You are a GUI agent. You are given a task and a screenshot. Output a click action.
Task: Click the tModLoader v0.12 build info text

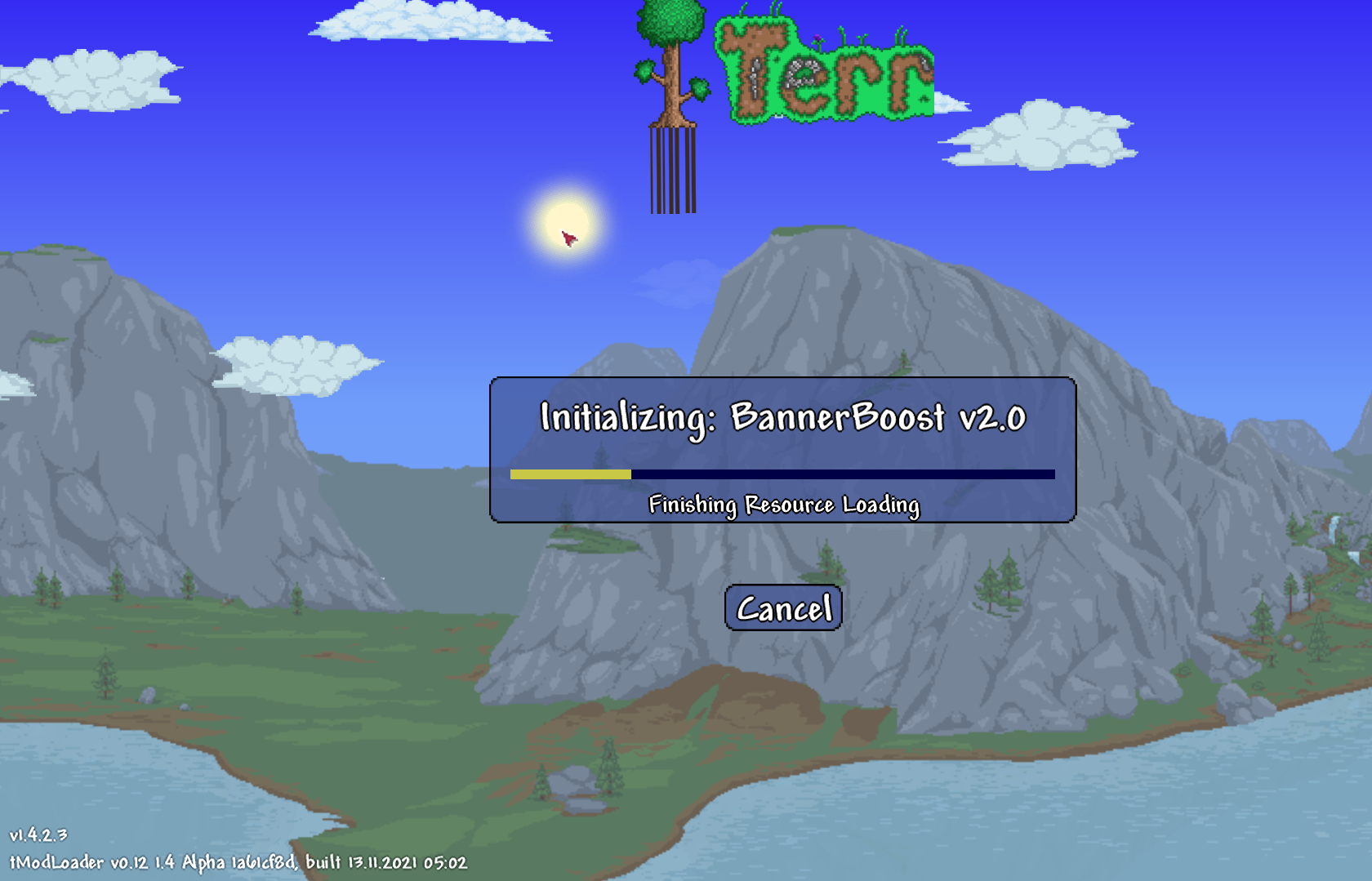235,862
